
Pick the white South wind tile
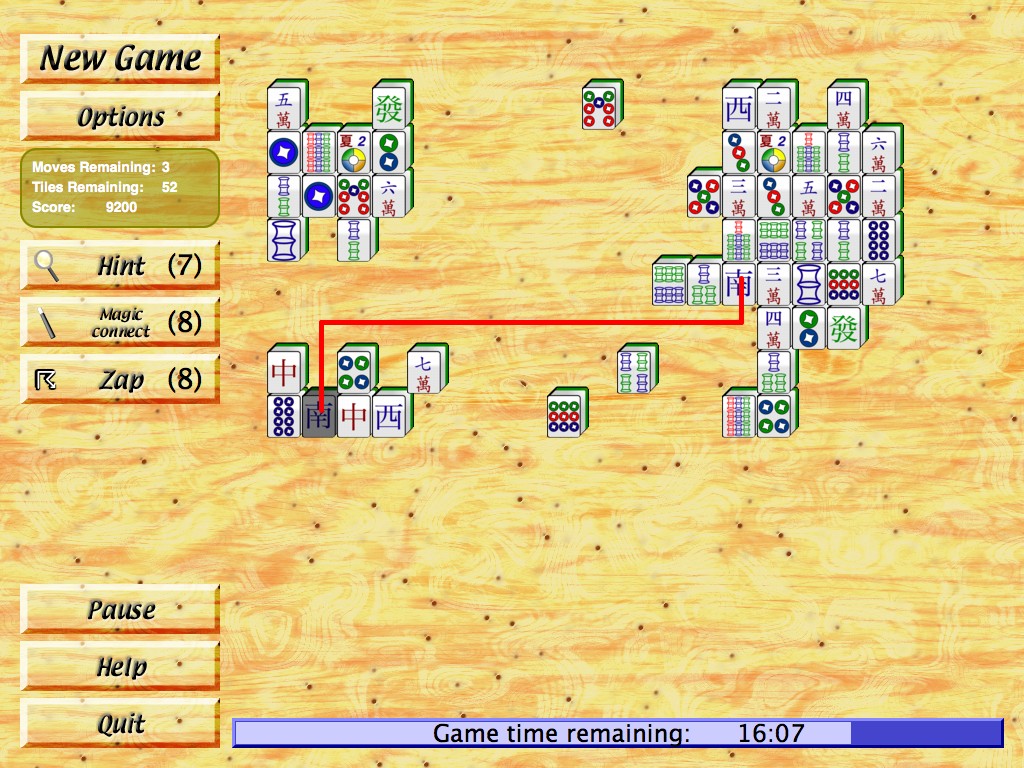click(739, 284)
